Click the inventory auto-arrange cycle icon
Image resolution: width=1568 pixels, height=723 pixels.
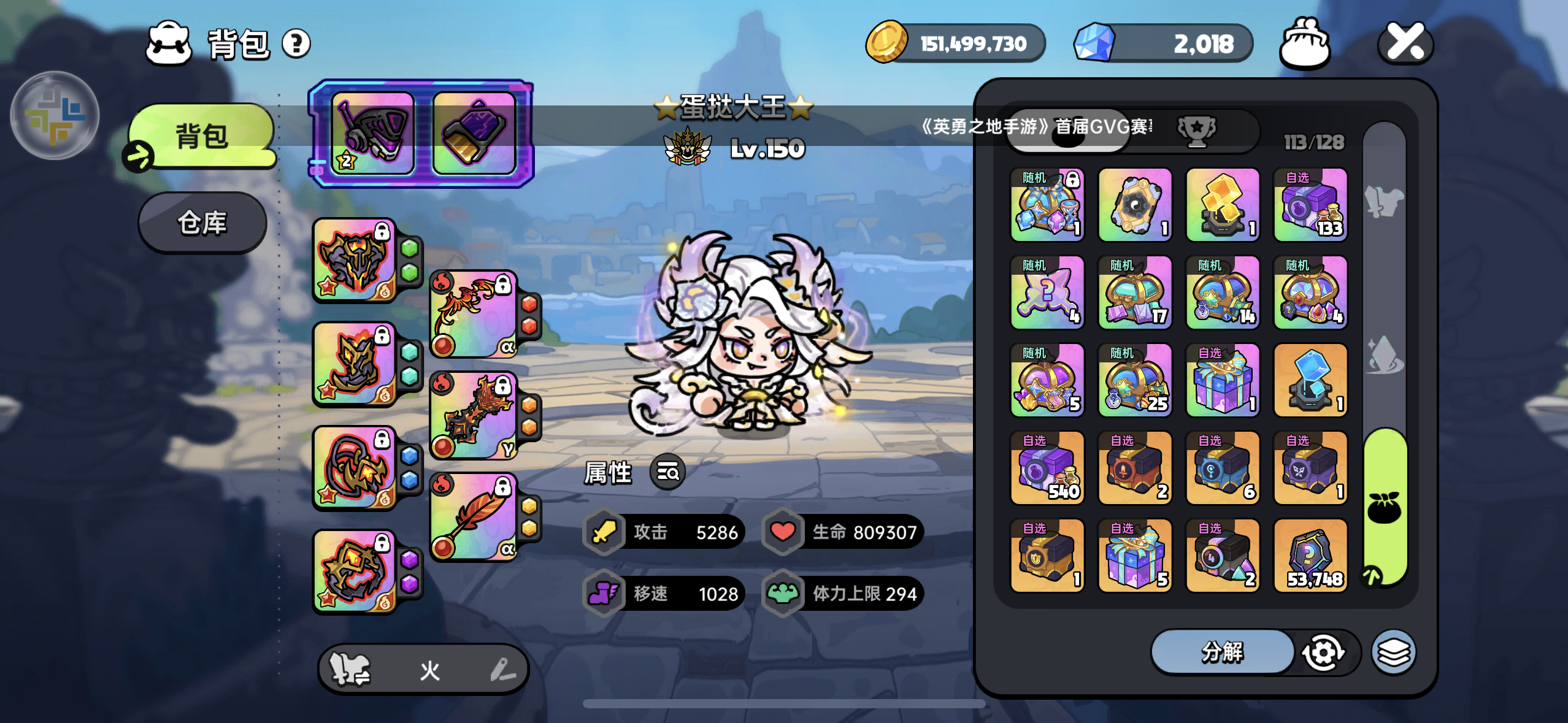click(x=1323, y=652)
